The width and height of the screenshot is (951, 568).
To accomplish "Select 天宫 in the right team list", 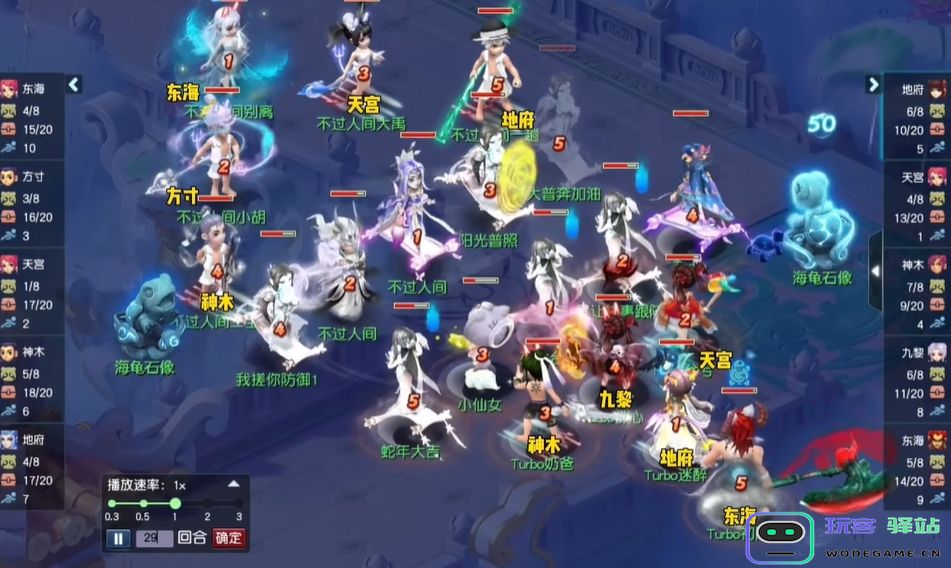I will tap(917, 177).
